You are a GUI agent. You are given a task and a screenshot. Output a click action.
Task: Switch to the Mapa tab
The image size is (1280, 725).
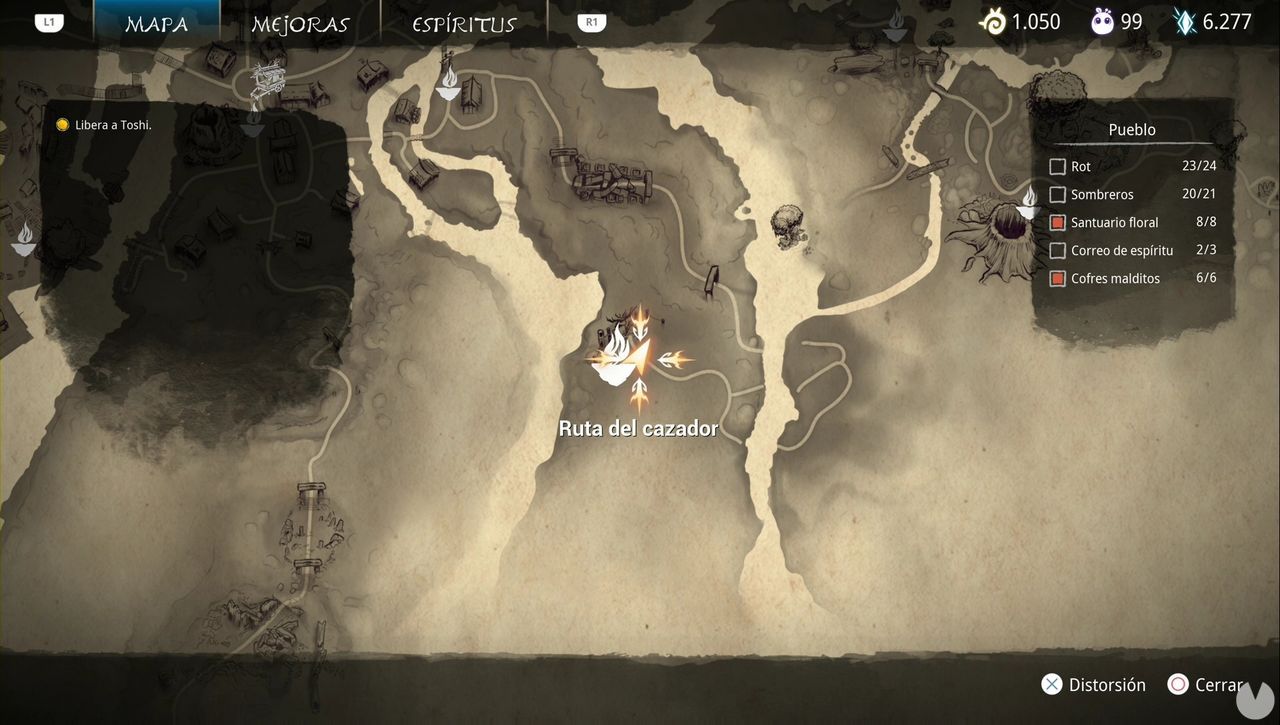click(156, 24)
